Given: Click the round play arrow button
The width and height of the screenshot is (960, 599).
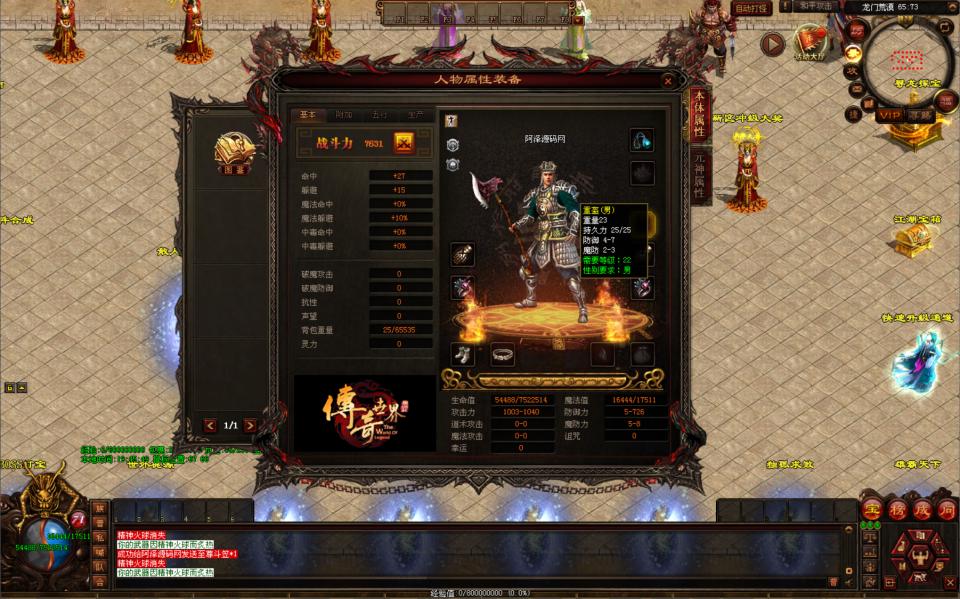Looking at the screenshot, I should 772,43.
